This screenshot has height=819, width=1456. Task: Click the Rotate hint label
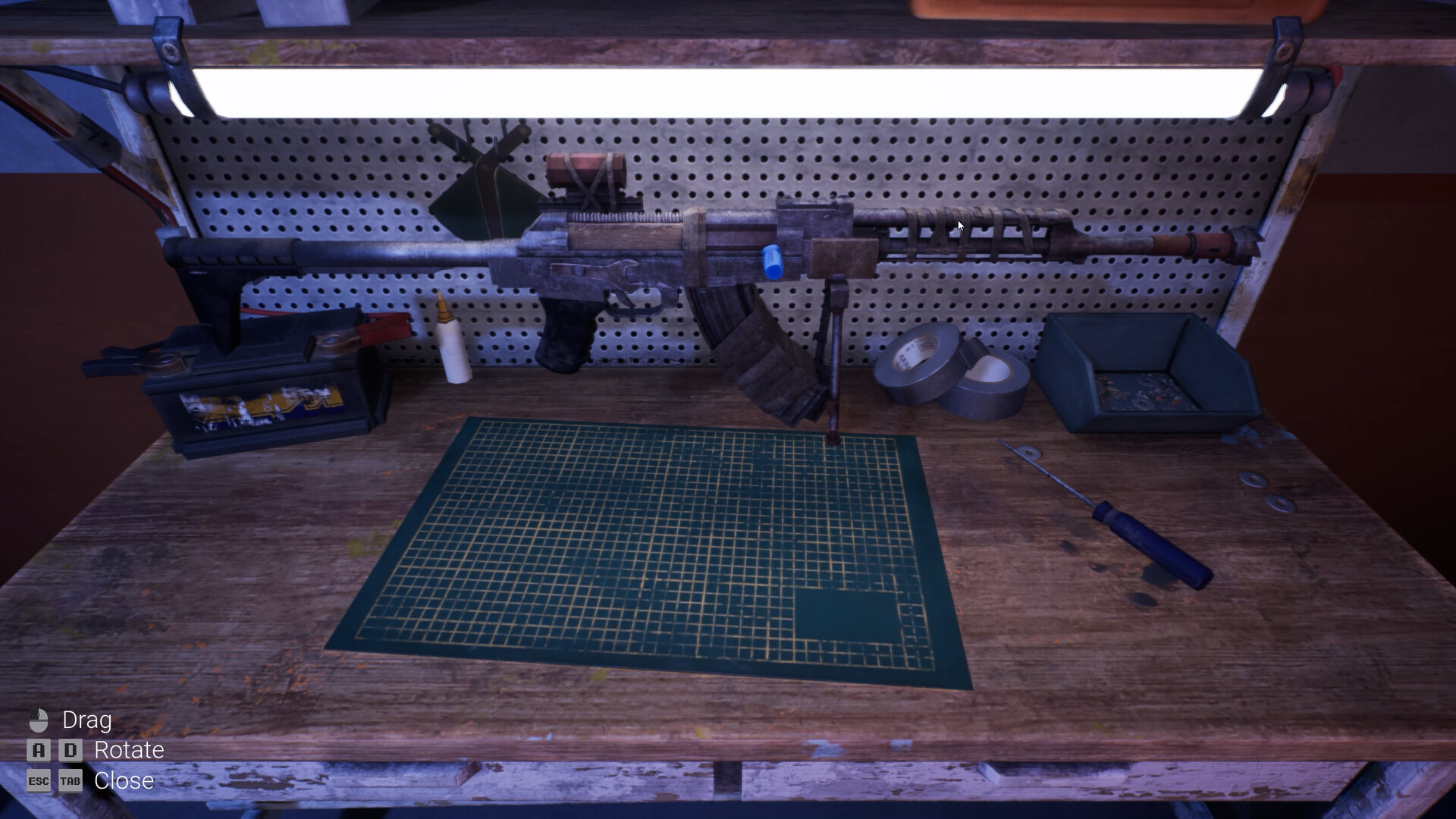pos(129,750)
